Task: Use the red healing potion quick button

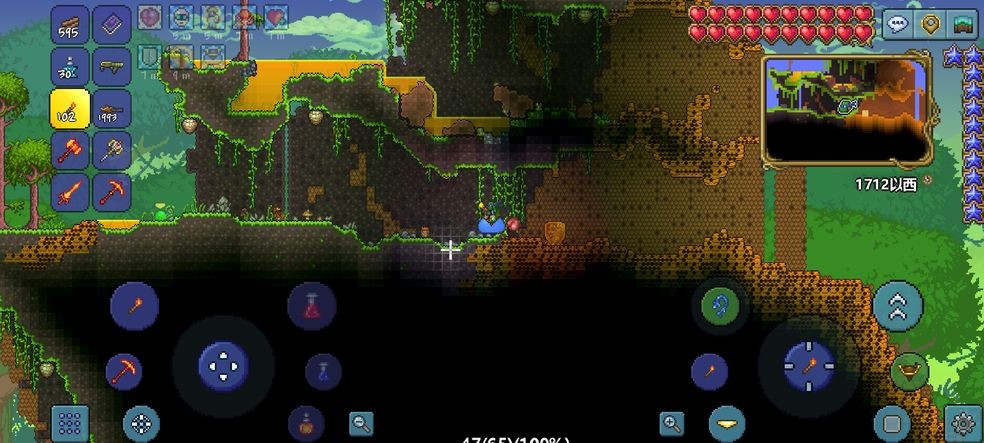Action: [311, 305]
